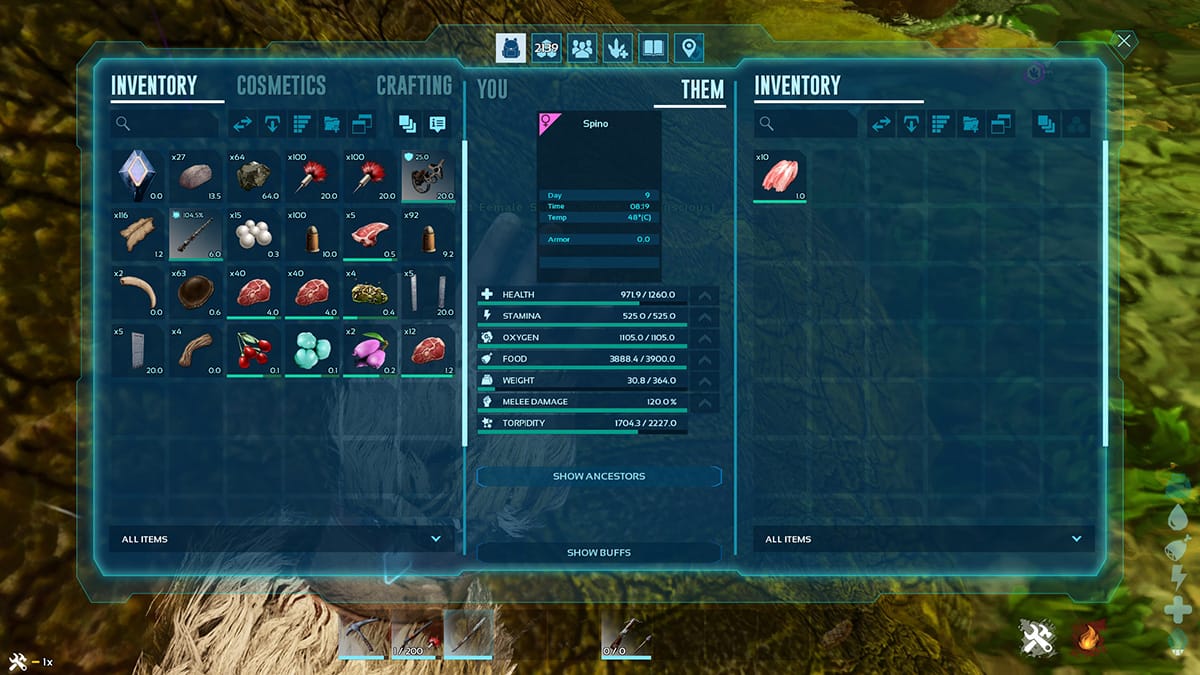
Task: Switch to the Cosmetics tab
Action: (281, 86)
